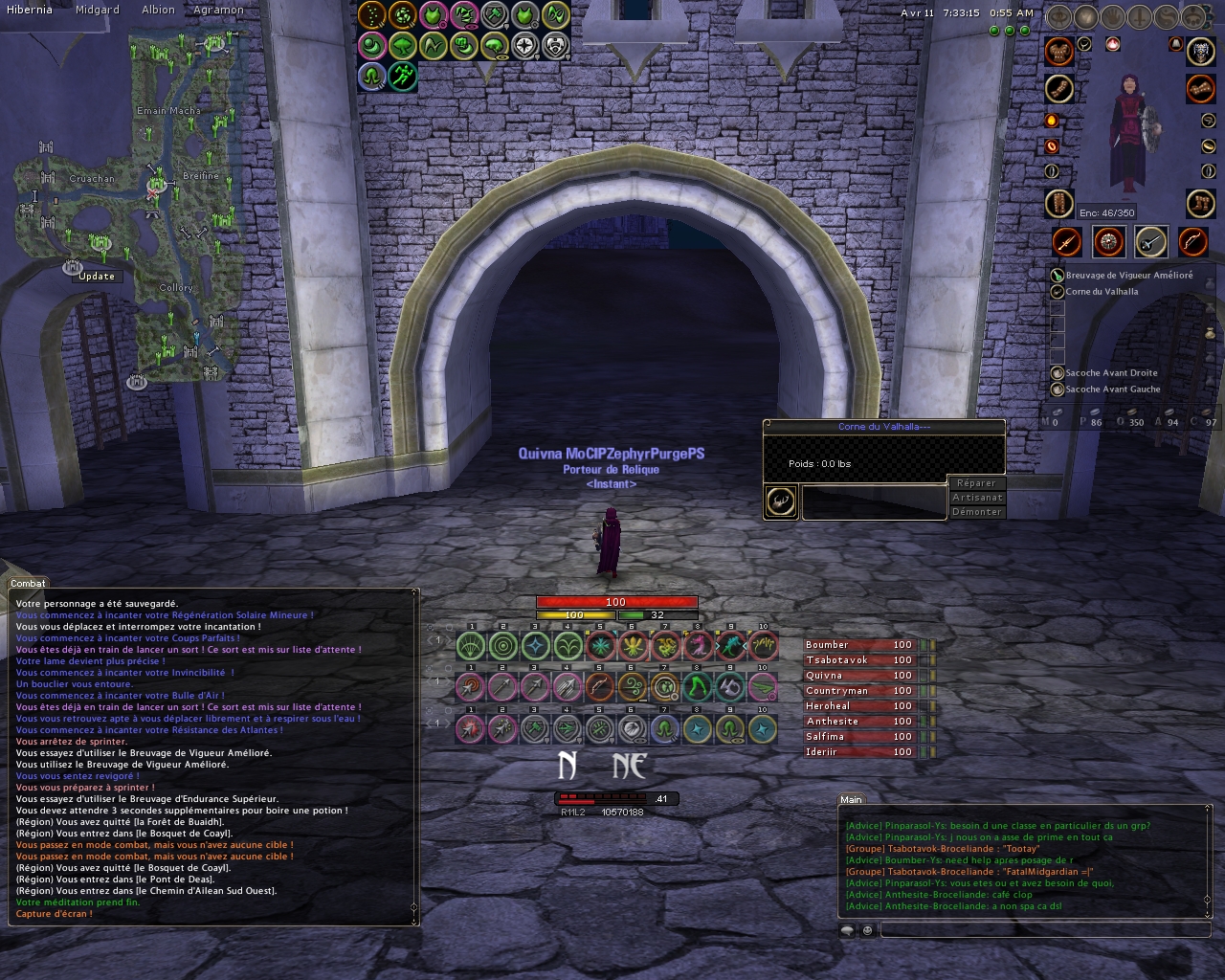
Task: Open the Albion realm map tab
Action: coord(158,10)
